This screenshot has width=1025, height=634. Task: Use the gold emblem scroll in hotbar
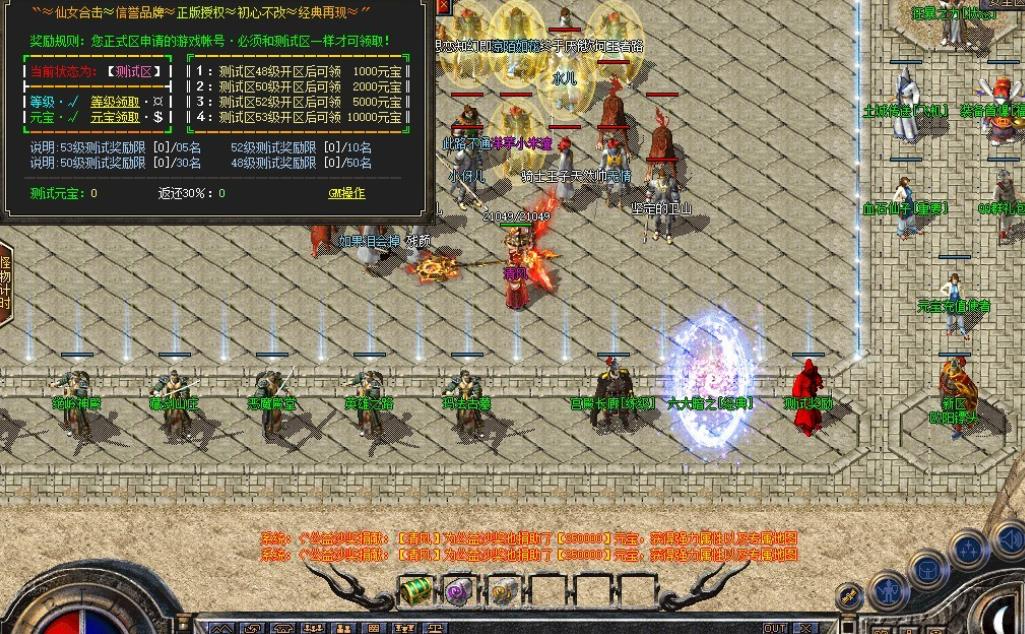tap(503, 590)
